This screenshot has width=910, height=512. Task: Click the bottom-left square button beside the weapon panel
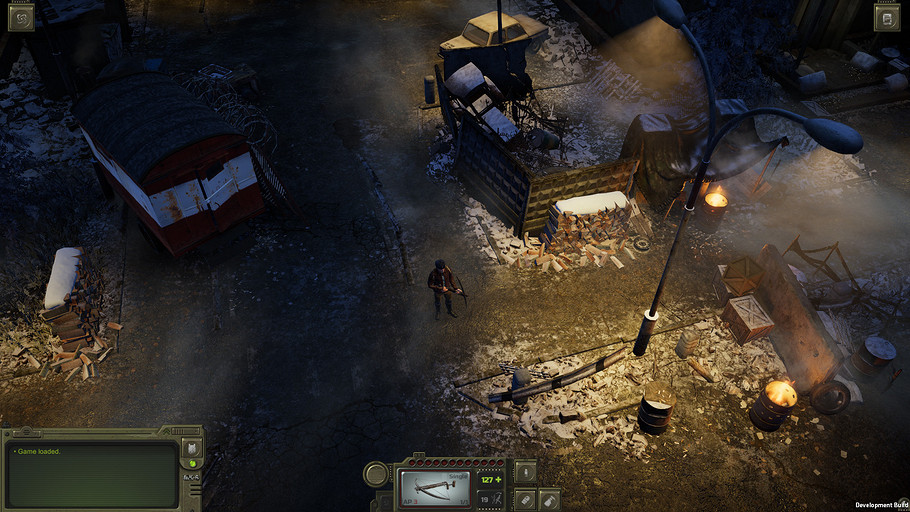point(525,500)
